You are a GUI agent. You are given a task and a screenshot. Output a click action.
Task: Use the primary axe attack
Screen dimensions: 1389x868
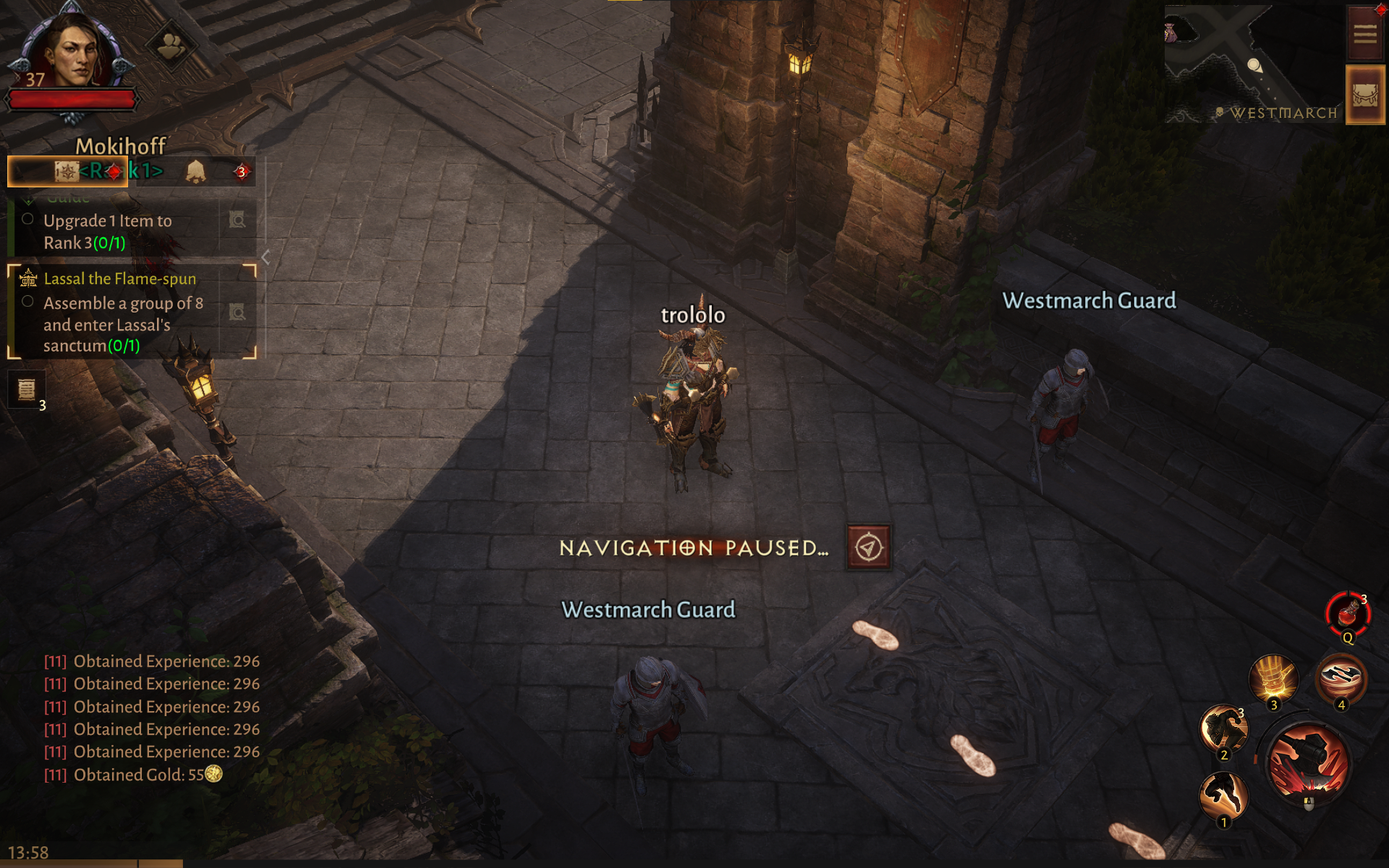click(x=1308, y=763)
